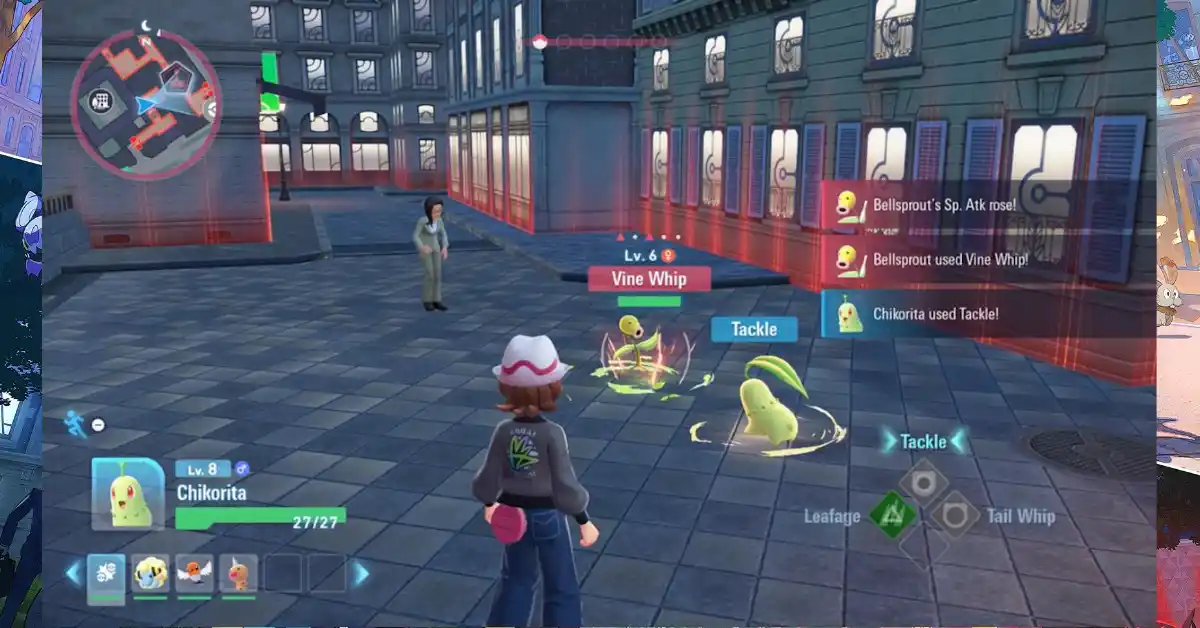Select Chikorita's portrait
1200x628 pixels.
pos(128,493)
